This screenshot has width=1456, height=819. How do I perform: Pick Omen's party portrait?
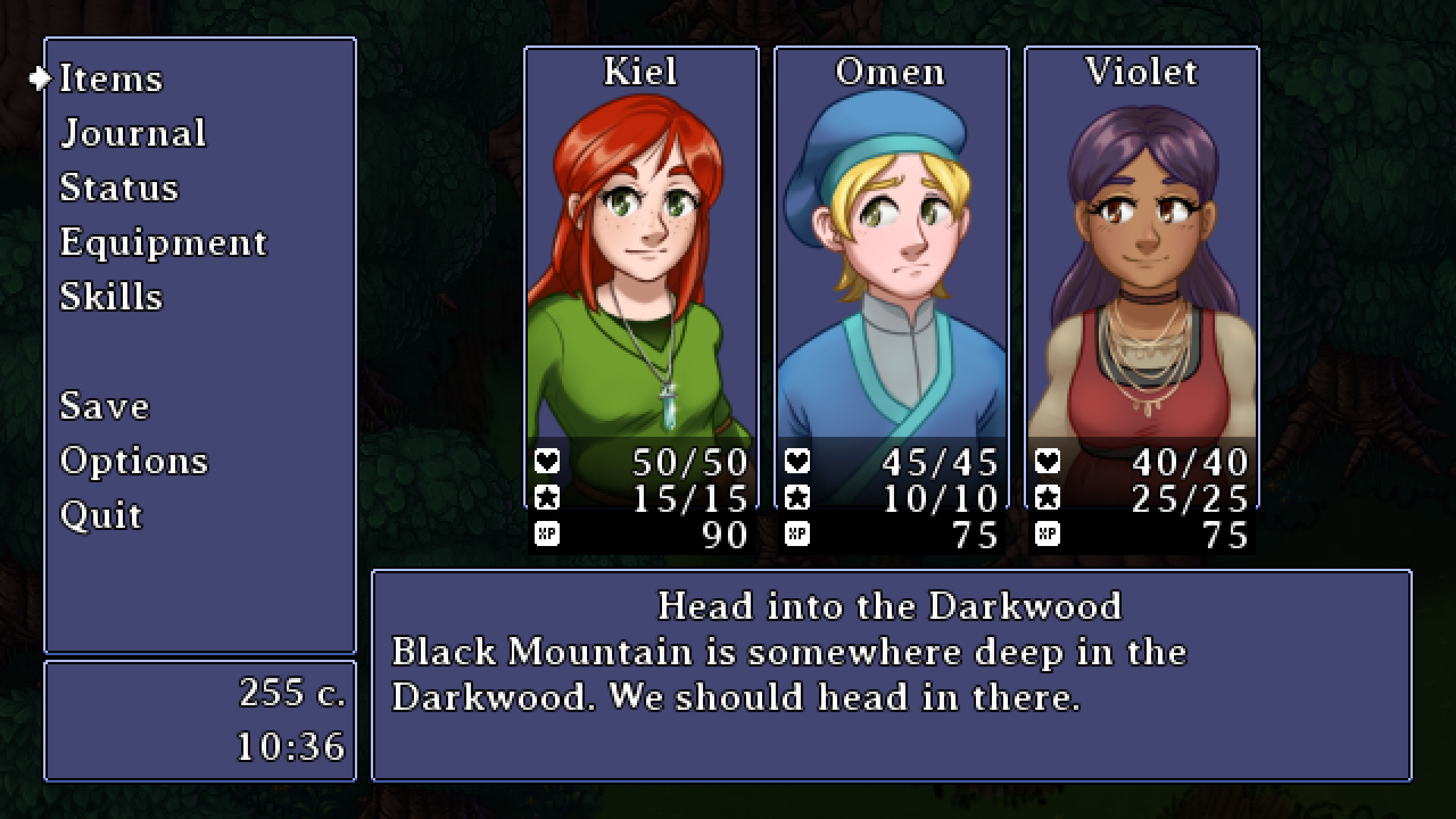pyautogui.click(x=891, y=284)
